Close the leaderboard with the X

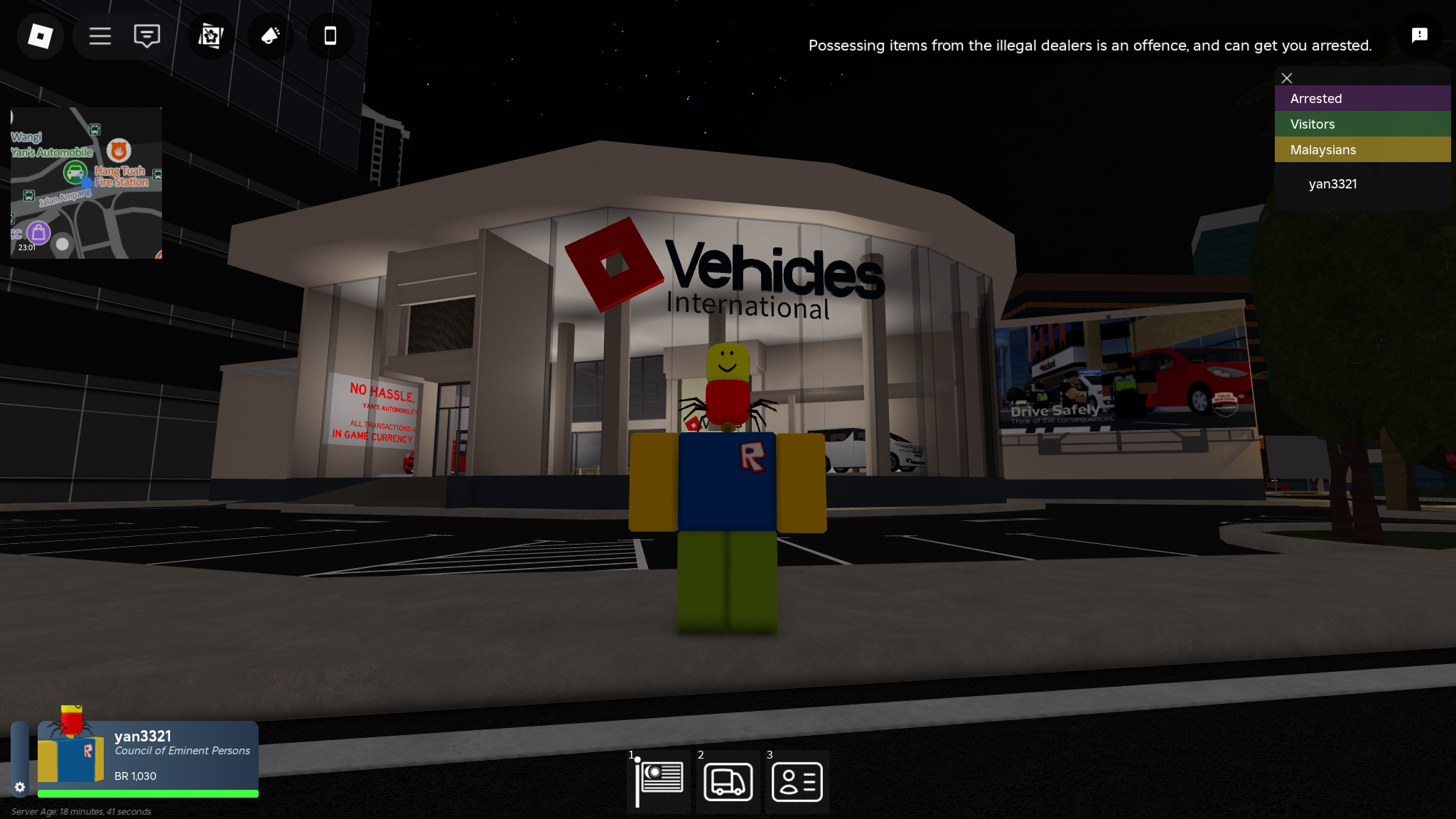pyautogui.click(x=1286, y=78)
